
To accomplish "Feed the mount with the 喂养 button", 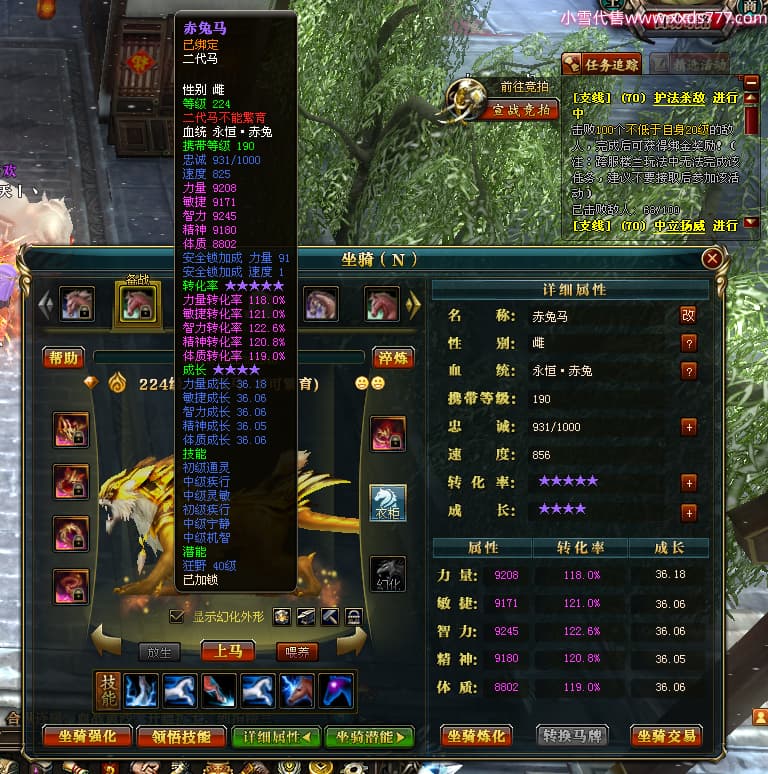I will pyautogui.click(x=296, y=652).
